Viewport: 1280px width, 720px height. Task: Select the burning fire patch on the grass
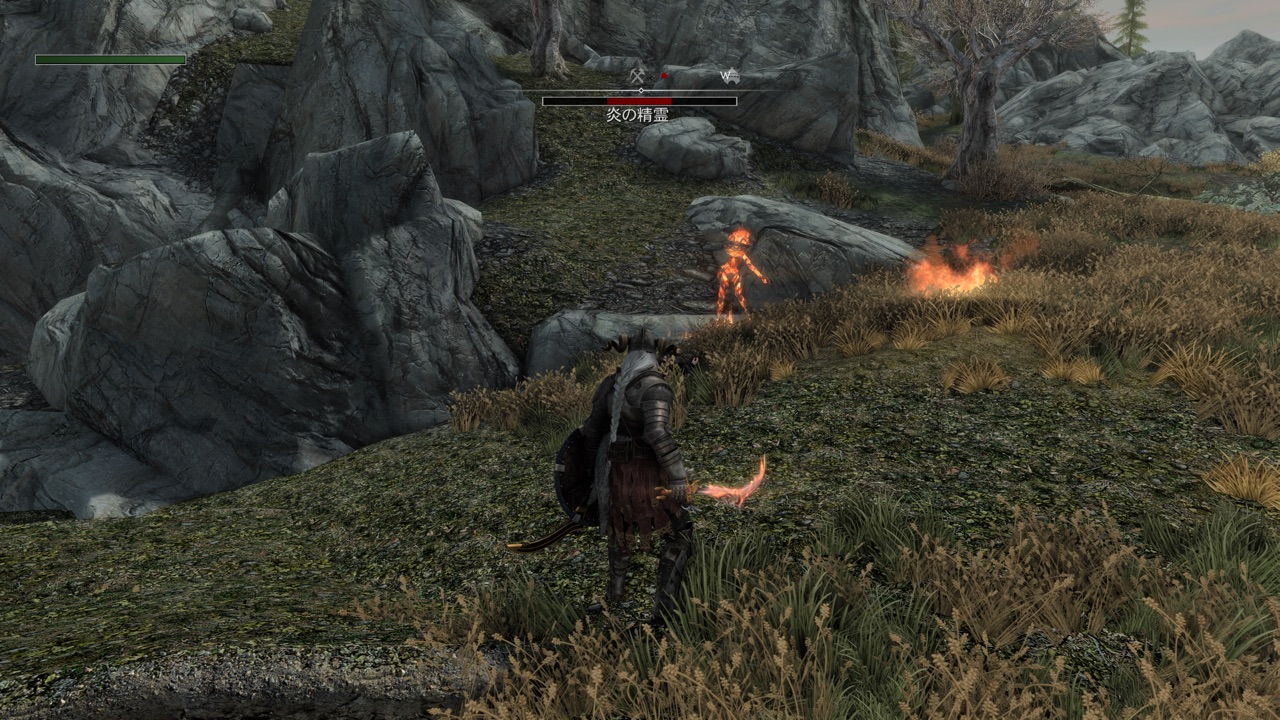point(950,270)
